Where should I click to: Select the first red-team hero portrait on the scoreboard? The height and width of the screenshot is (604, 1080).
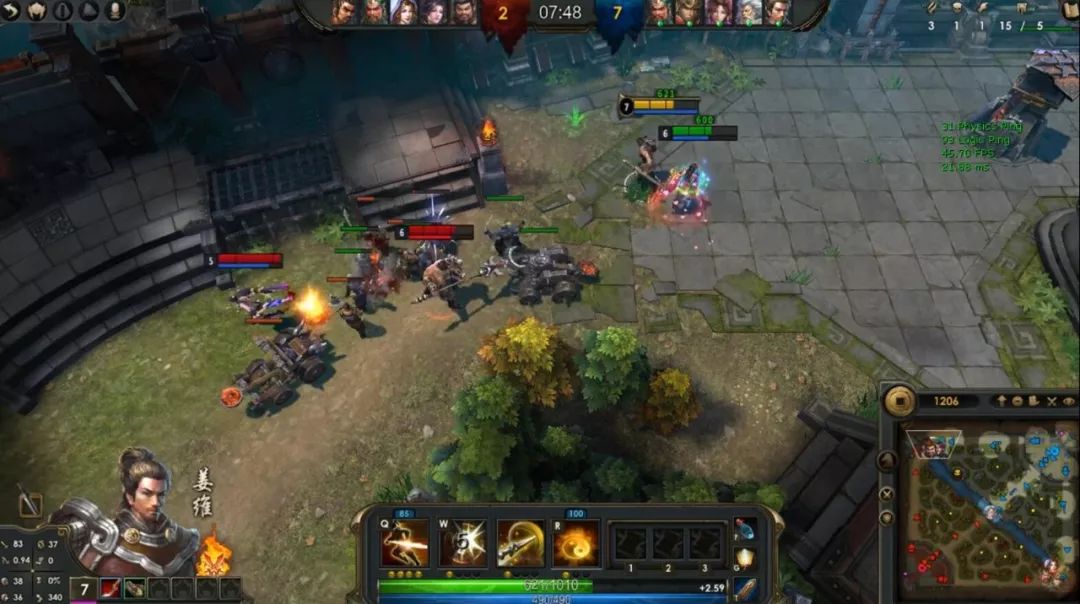click(x=344, y=12)
